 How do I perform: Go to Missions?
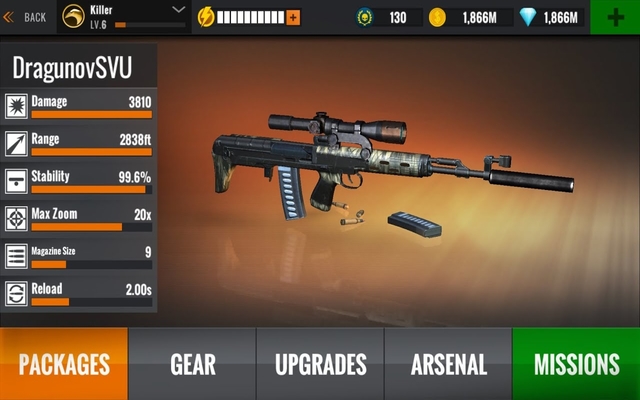[576, 364]
